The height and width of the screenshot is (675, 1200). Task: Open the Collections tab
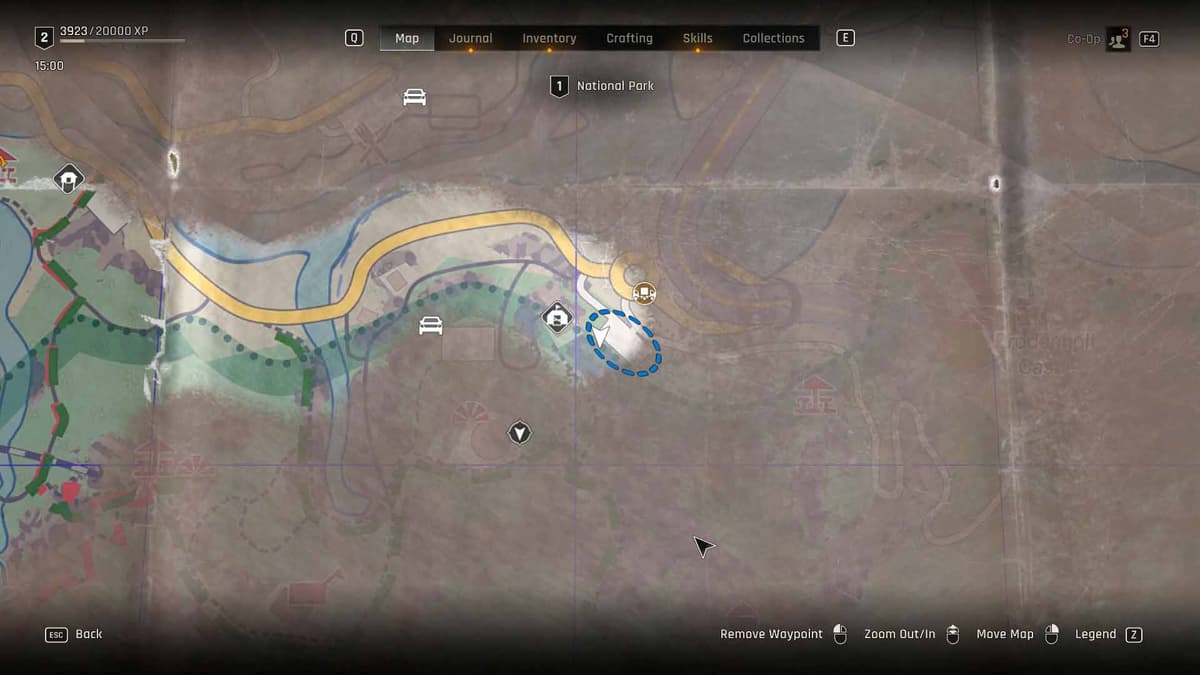click(773, 38)
